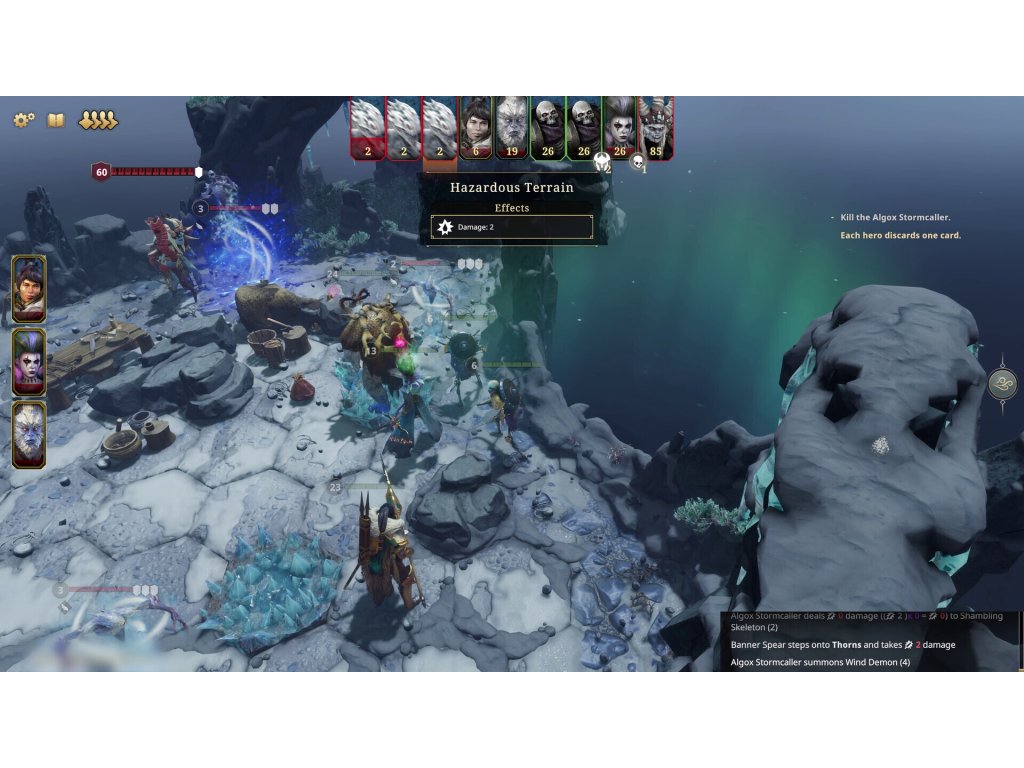Click the Algox Stormcaller initiative 85 portrait

pyautogui.click(x=656, y=127)
